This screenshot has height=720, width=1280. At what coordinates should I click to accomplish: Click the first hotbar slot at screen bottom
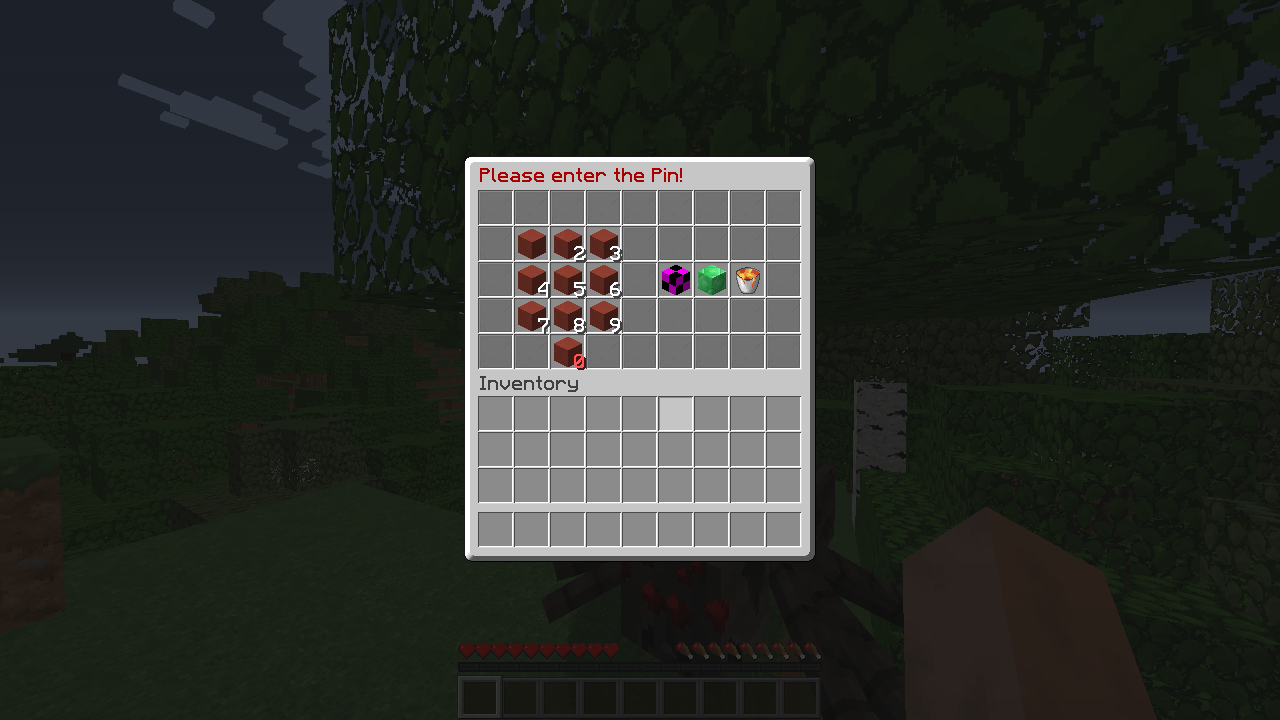pyautogui.click(x=478, y=695)
